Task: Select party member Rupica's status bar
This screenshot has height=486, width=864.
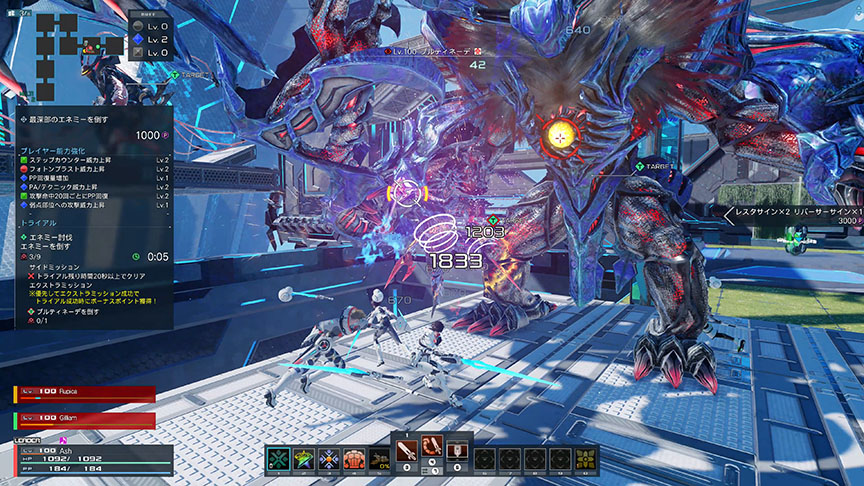Action: [x=85, y=394]
